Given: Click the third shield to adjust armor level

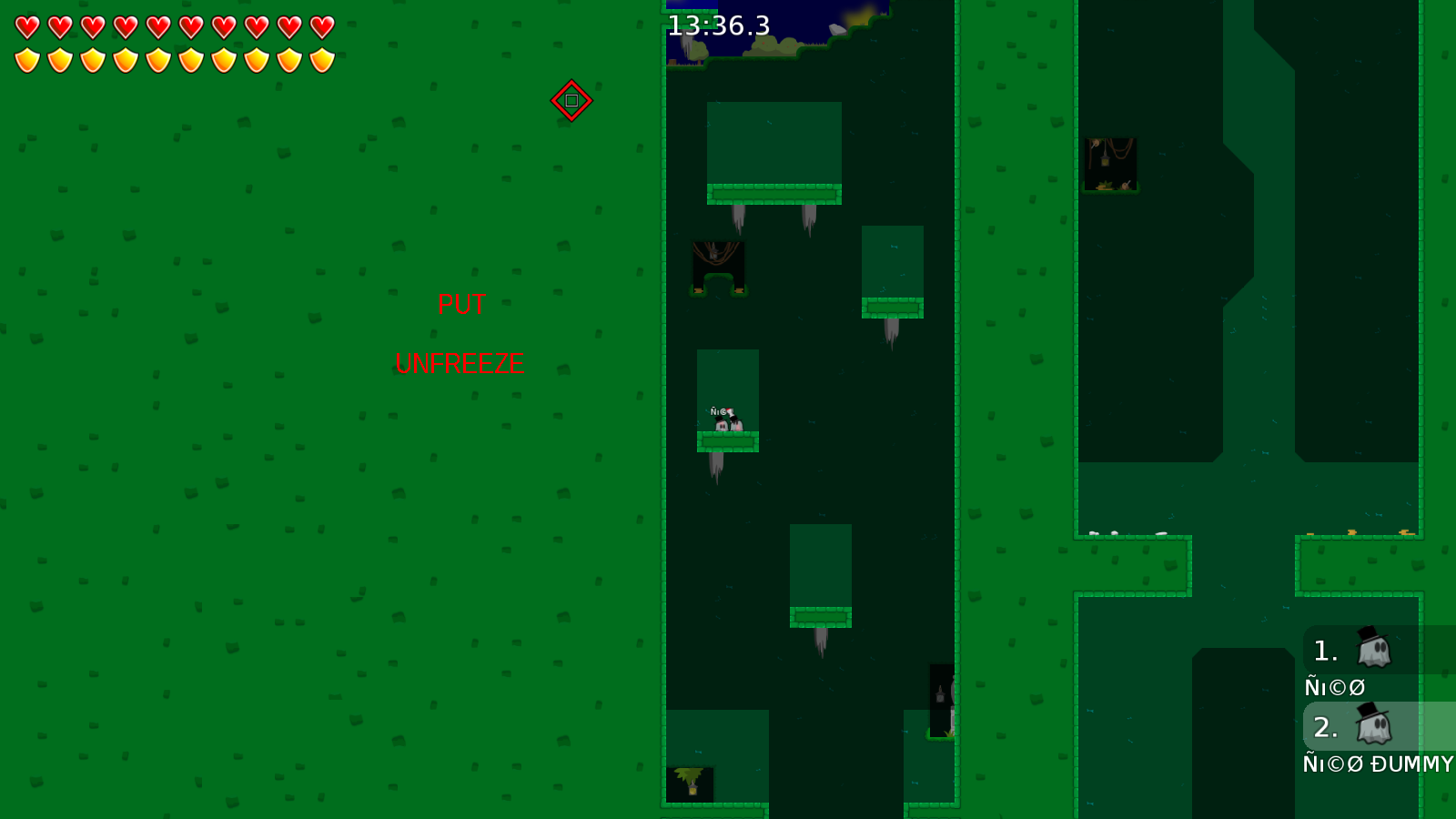Looking at the screenshot, I should point(92,59).
